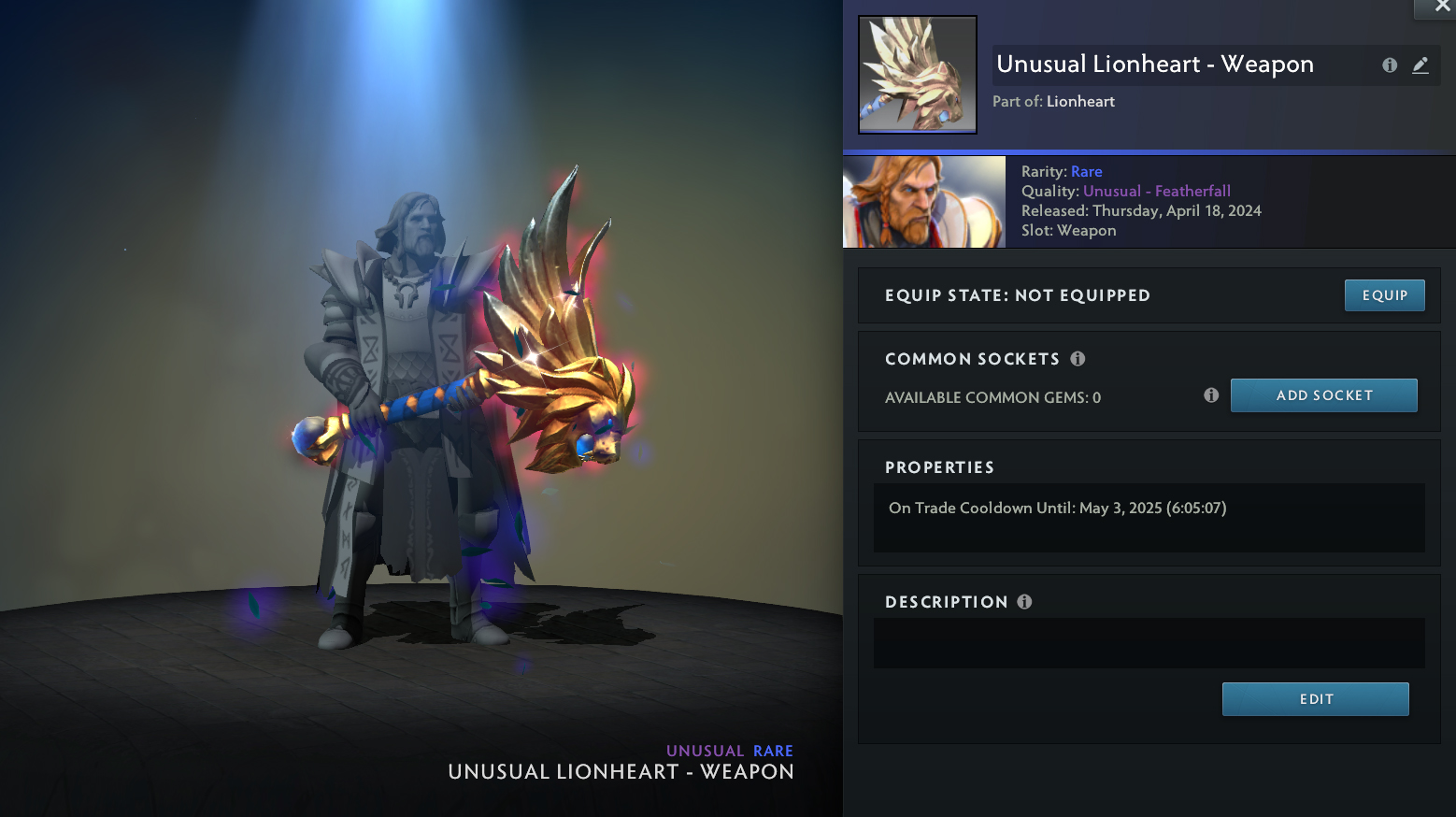
Task: Click the Omniknight hero portrait
Action: 924,202
